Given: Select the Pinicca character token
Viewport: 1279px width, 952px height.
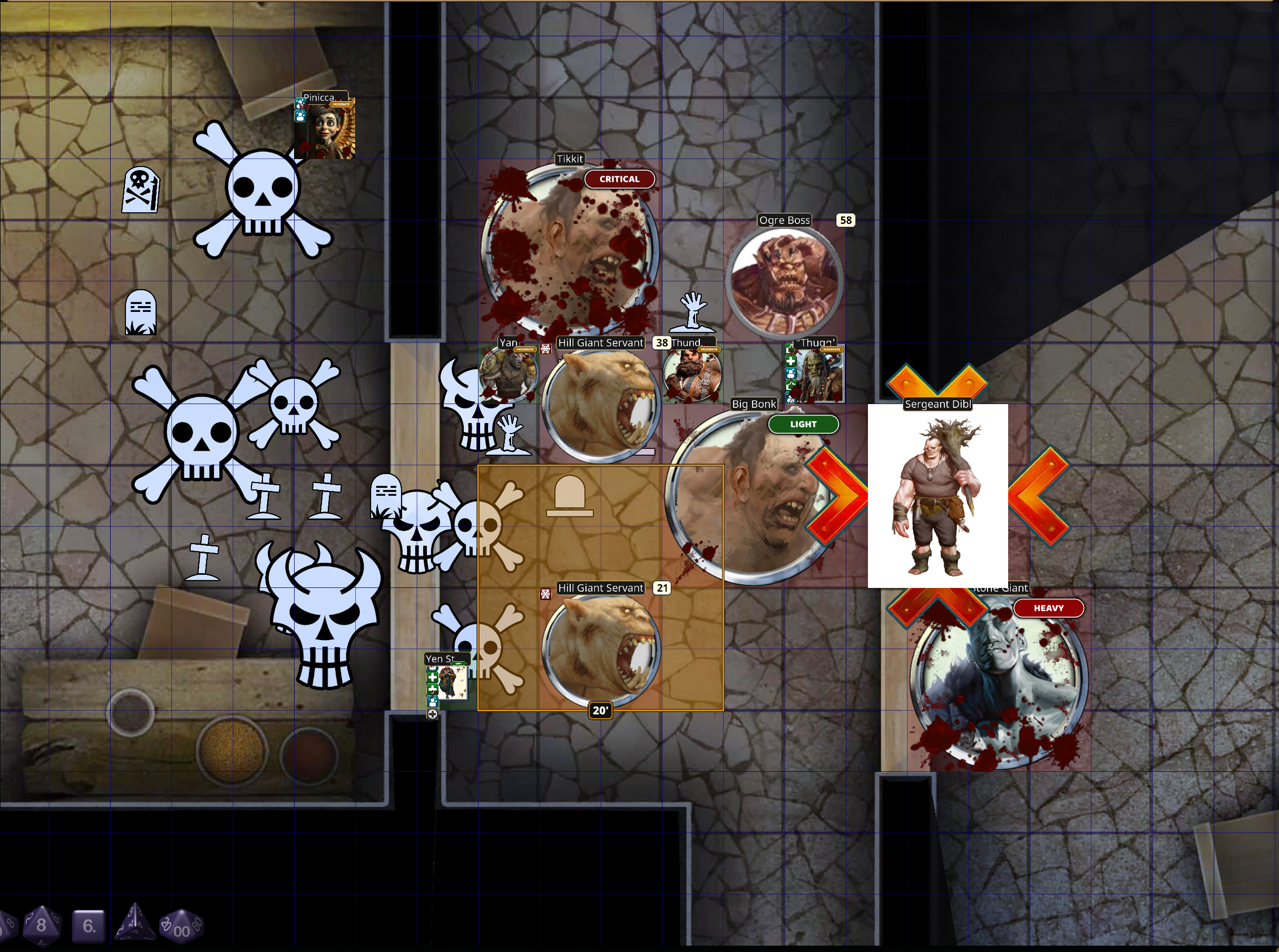Looking at the screenshot, I should point(325,129).
